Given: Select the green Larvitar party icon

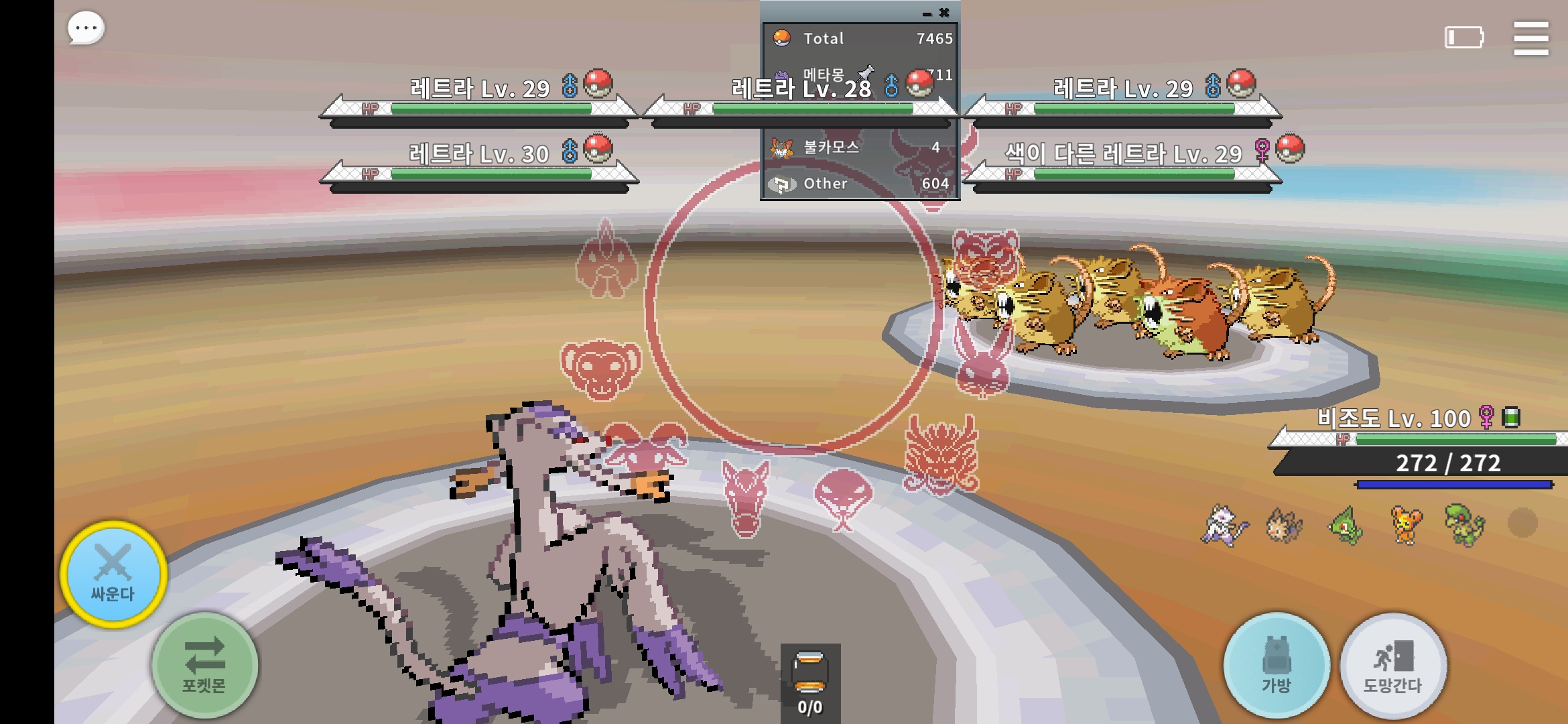Looking at the screenshot, I should click(x=1465, y=525).
